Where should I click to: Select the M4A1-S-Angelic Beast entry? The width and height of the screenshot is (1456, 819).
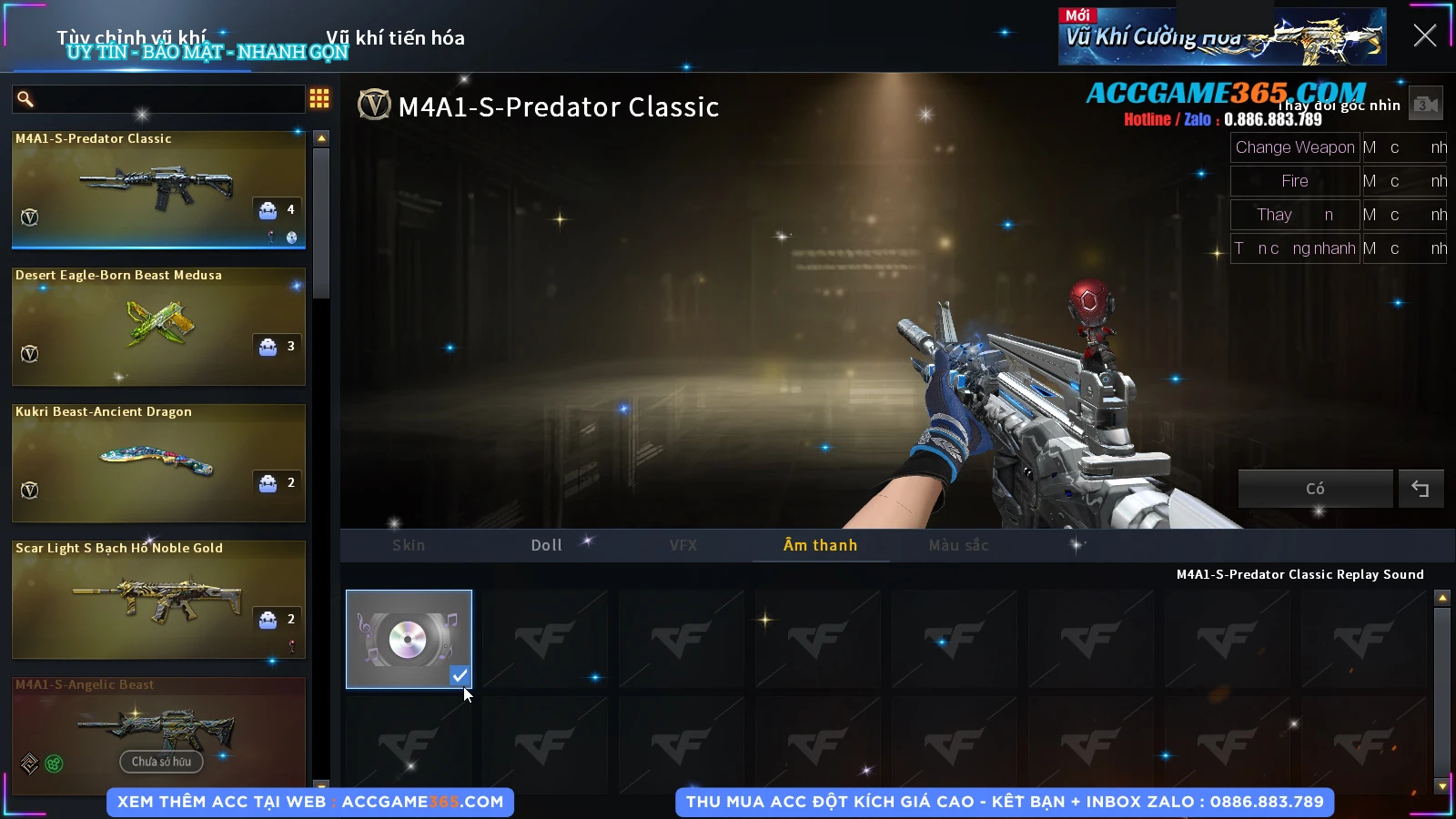pos(158,731)
